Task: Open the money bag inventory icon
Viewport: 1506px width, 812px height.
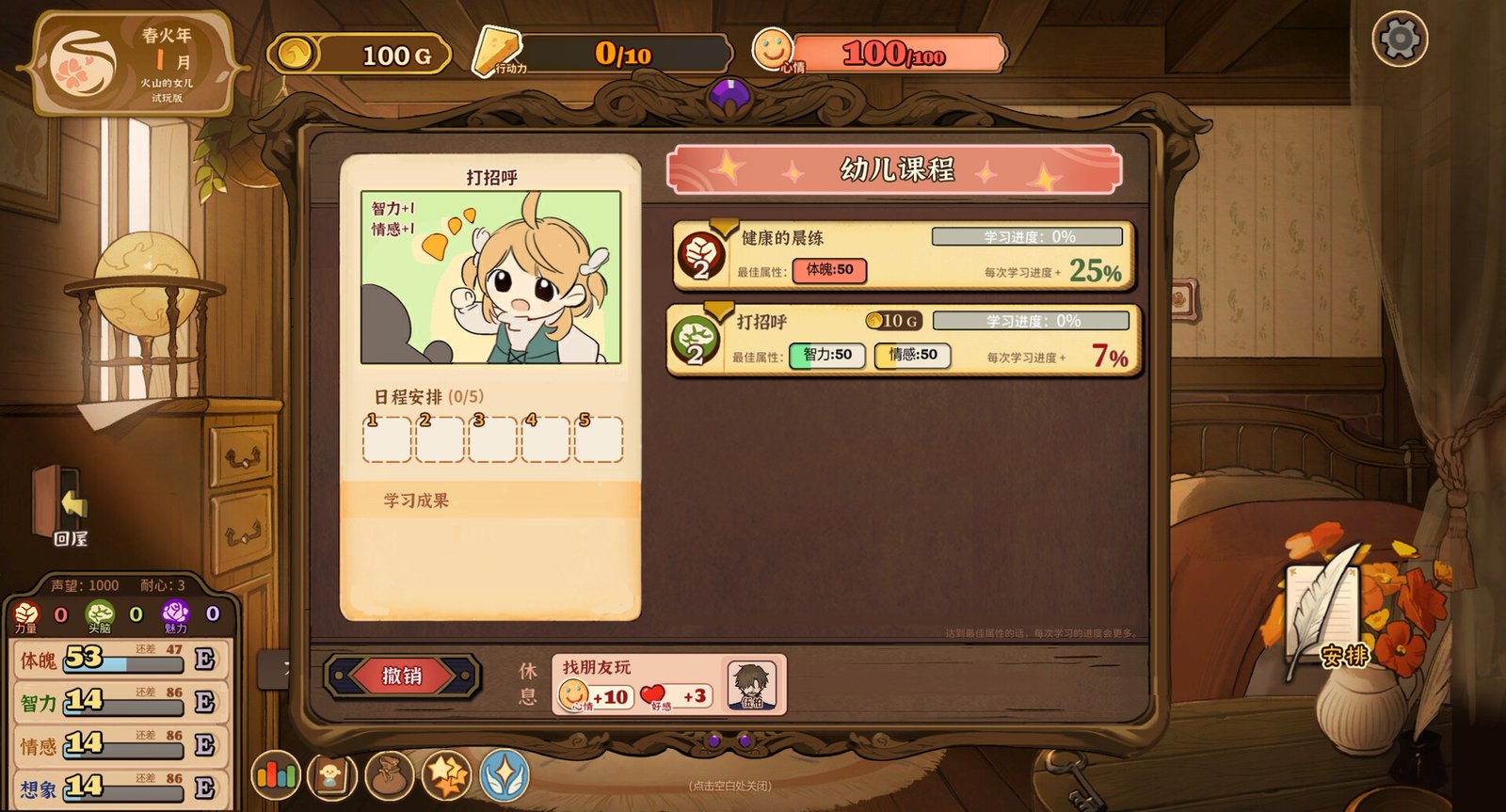Action: (x=392, y=776)
